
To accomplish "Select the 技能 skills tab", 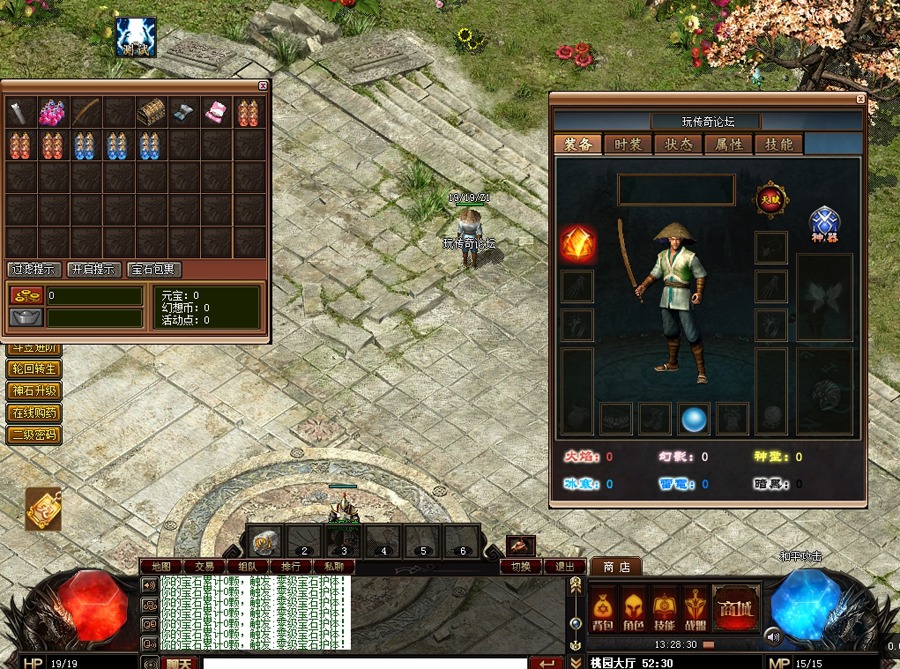I will [778, 144].
